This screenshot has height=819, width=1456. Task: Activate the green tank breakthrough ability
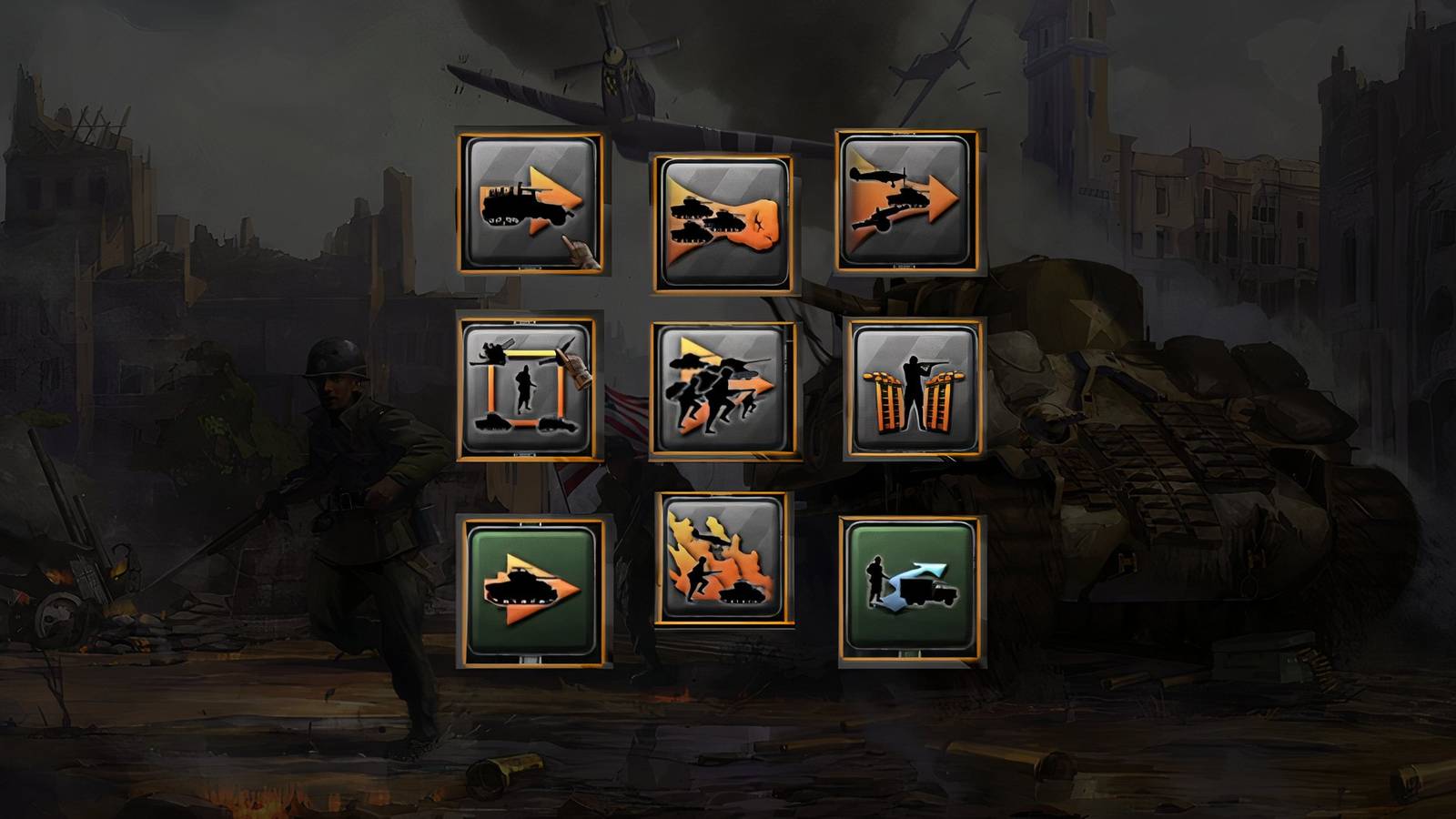pos(528,591)
